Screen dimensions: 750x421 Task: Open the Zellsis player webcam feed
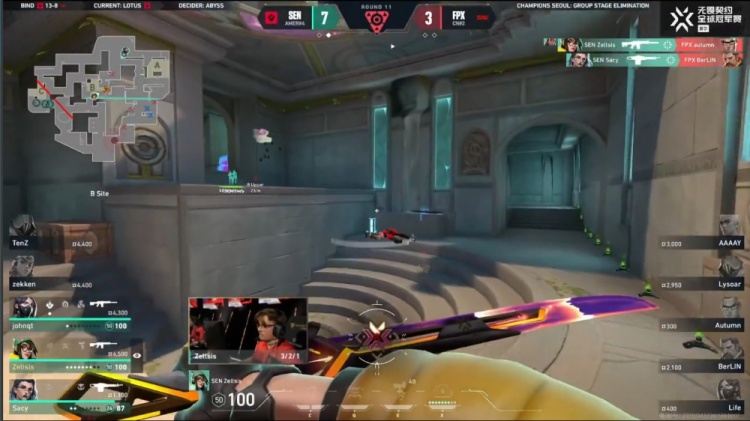click(248, 330)
